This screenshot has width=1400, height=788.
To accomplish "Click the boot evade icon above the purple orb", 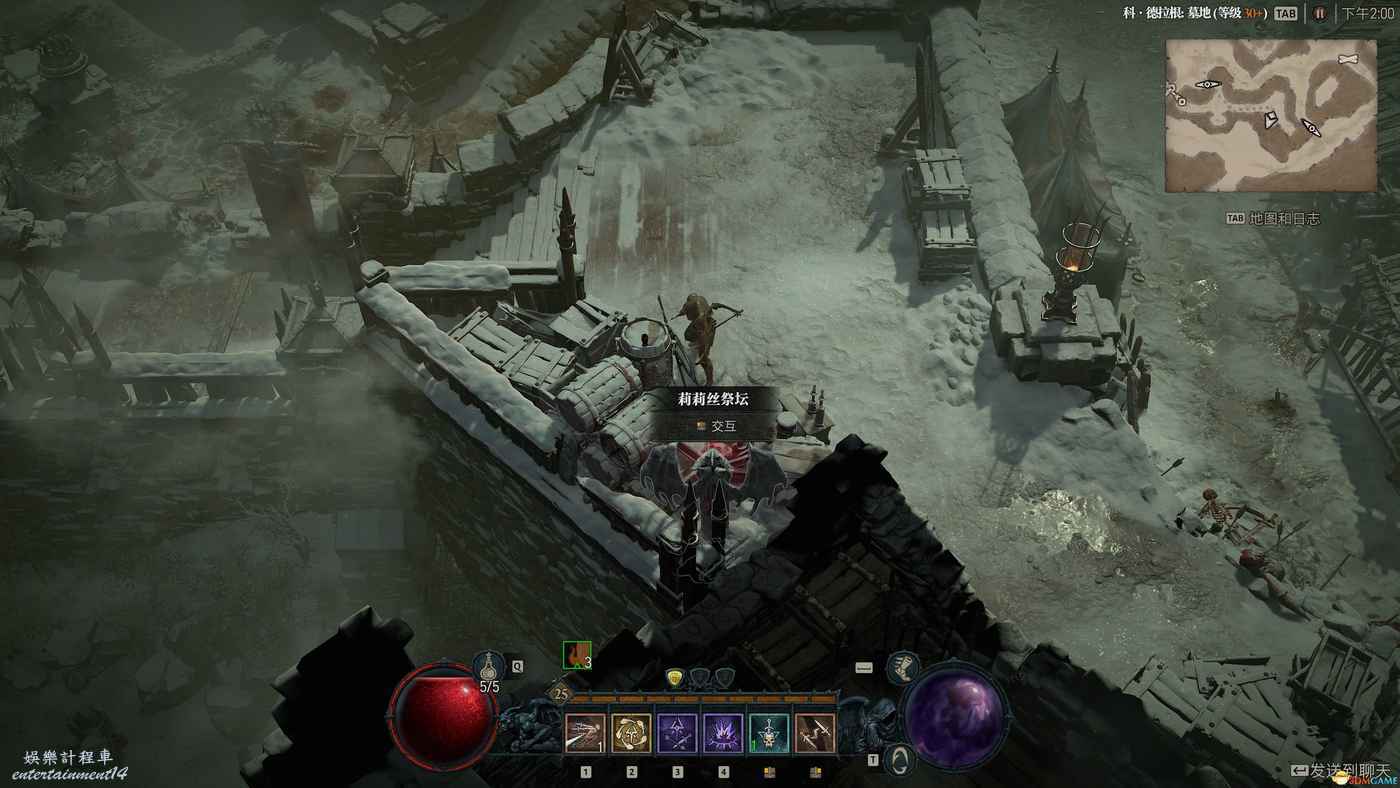I will pyautogui.click(x=902, y=667).
